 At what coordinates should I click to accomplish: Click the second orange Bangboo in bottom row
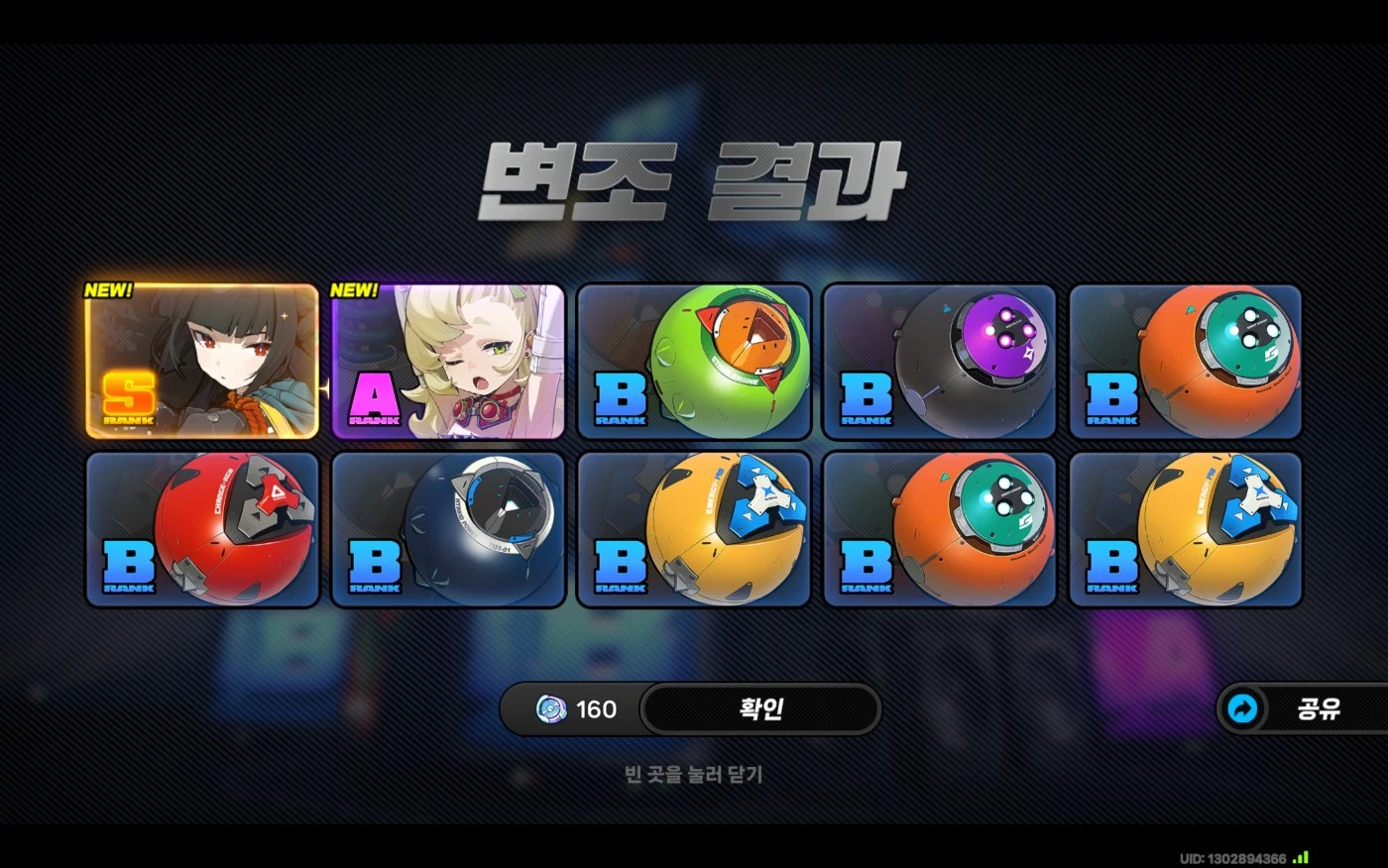942,528
